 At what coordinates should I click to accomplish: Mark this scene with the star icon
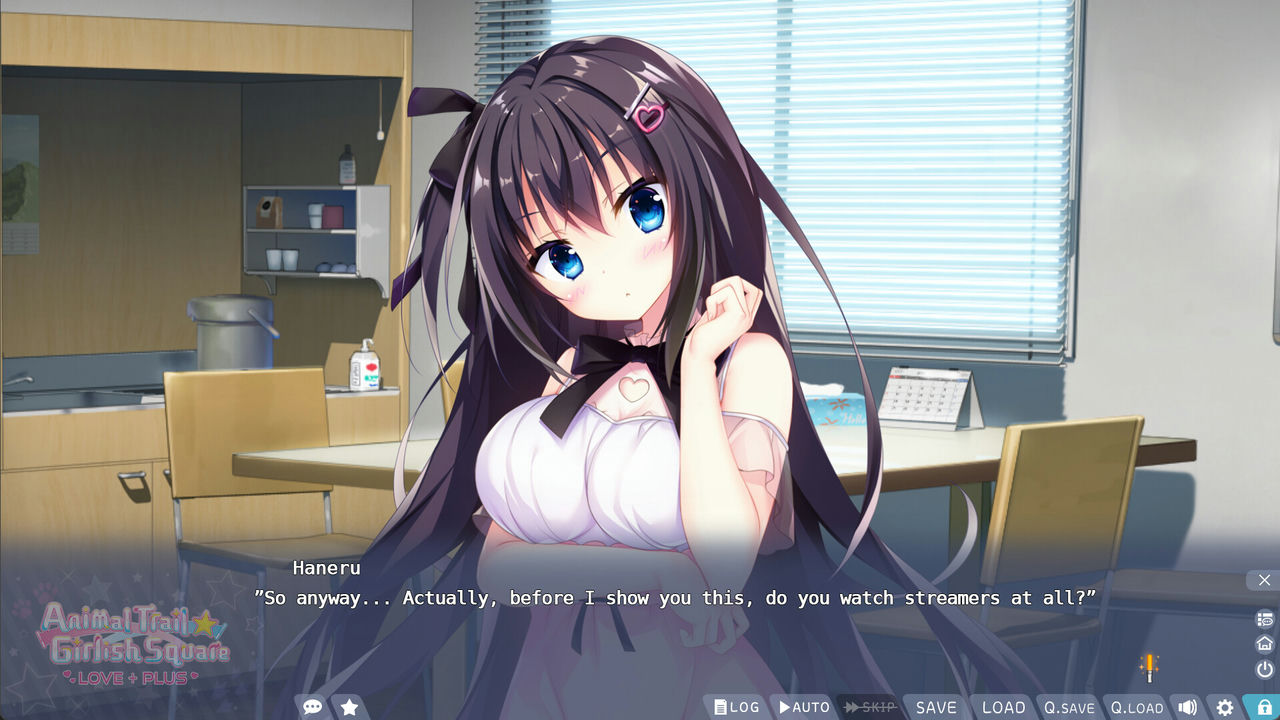pyautogui.click(x=349, y=706)
